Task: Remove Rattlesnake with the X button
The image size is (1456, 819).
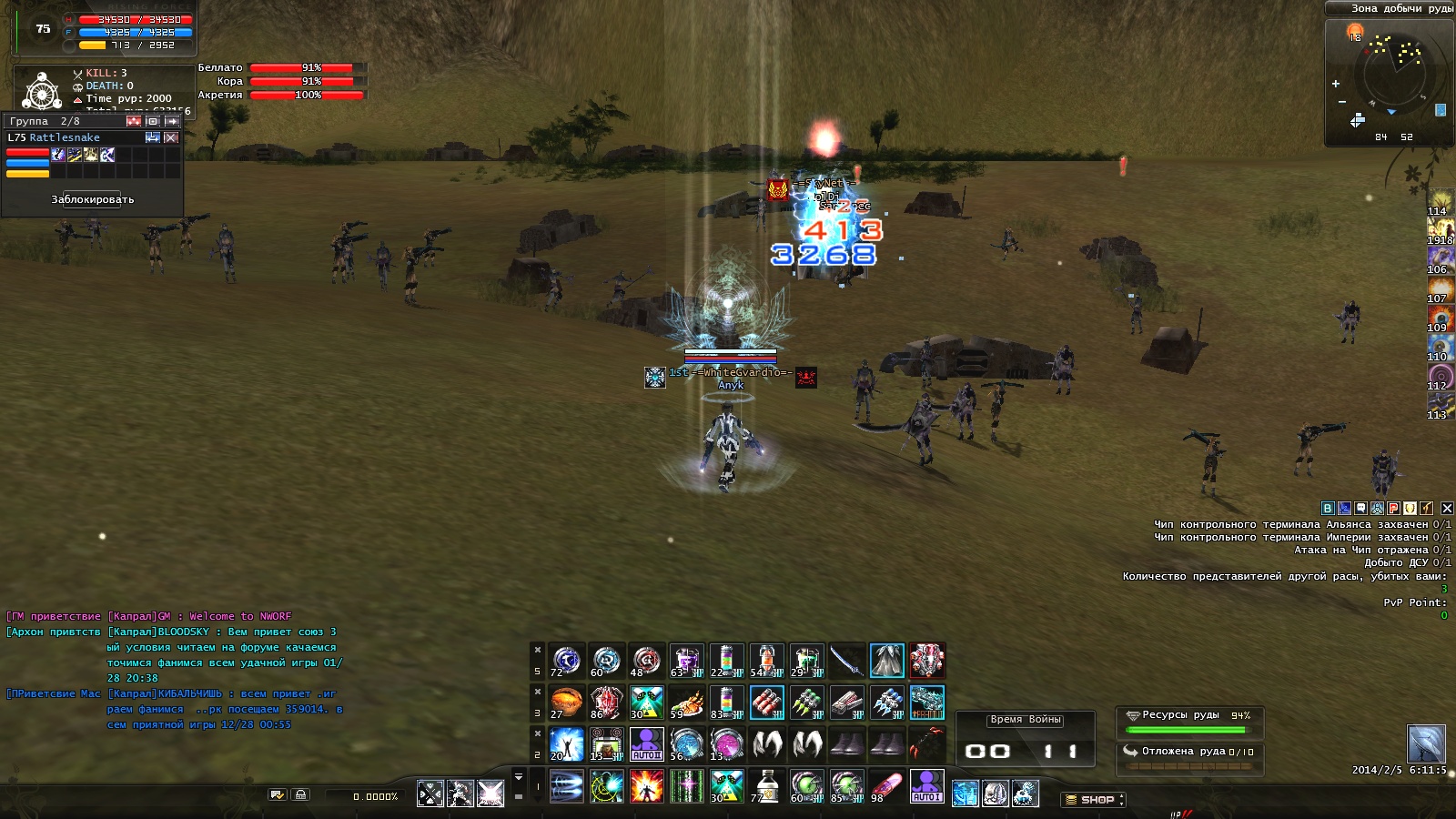Action: (x=171, y=137)
